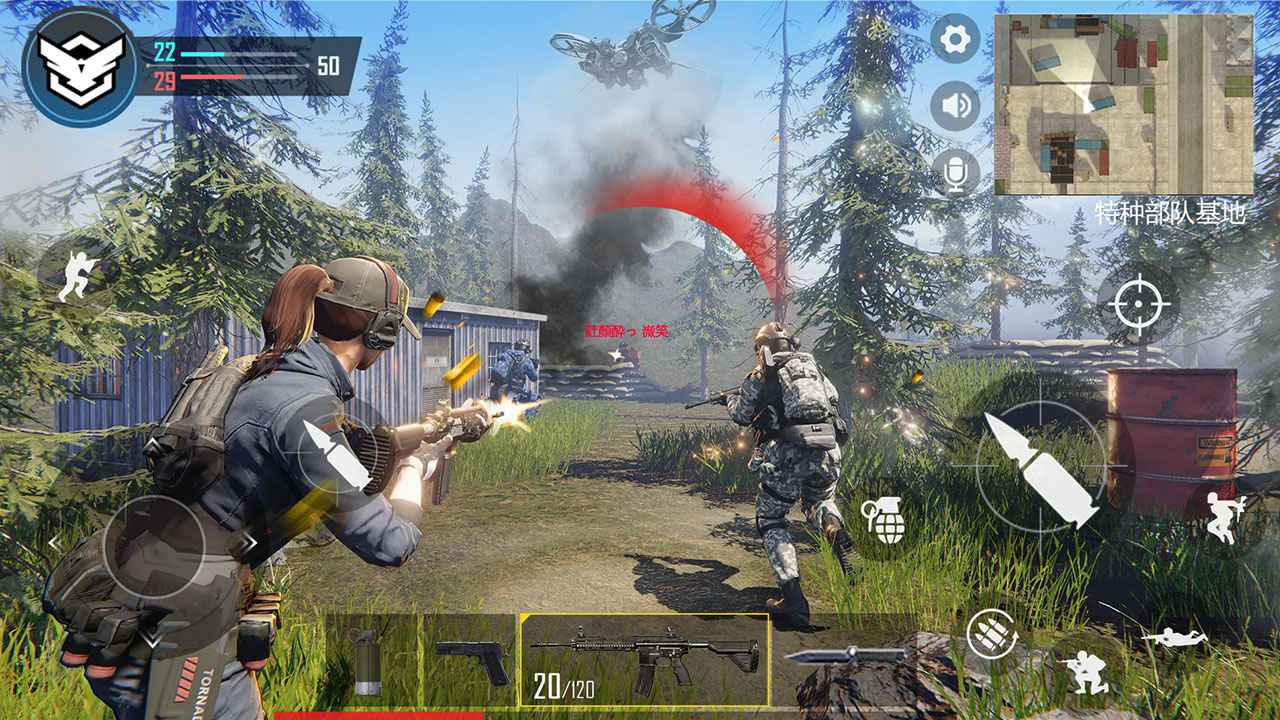Tap the jump action icon
The width and height of the screenshot is (1280, 720).
pyautogui.click(x=1225, y=518)
